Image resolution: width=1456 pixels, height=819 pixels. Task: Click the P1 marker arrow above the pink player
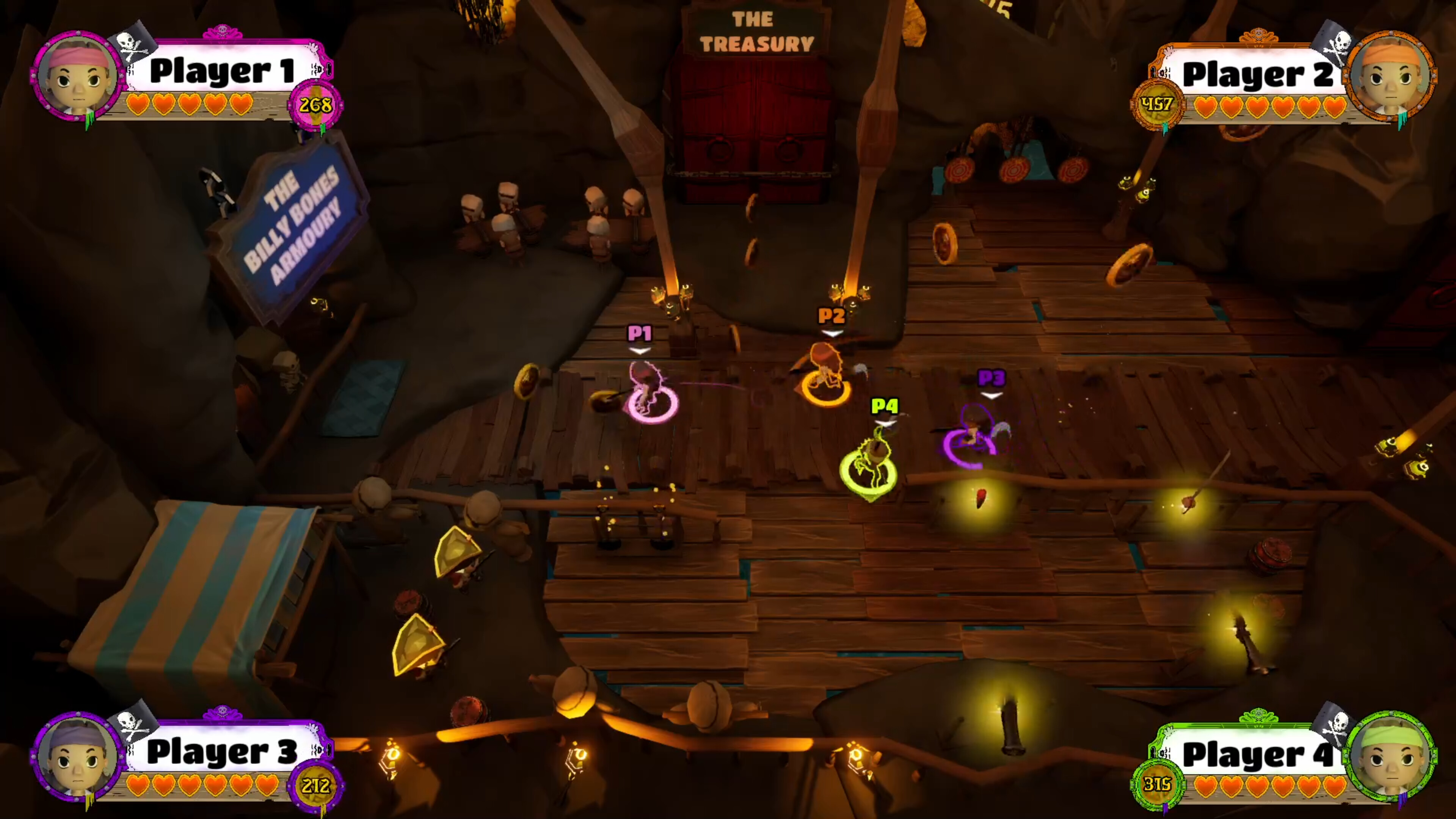pyautogui.click(x=639, y=350)
